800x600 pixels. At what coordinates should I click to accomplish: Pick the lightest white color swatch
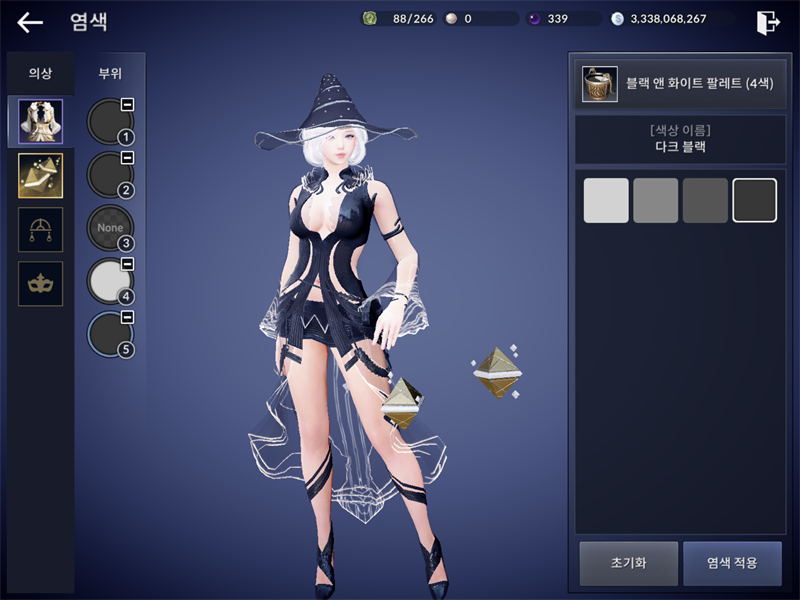(x=606, y=200)
